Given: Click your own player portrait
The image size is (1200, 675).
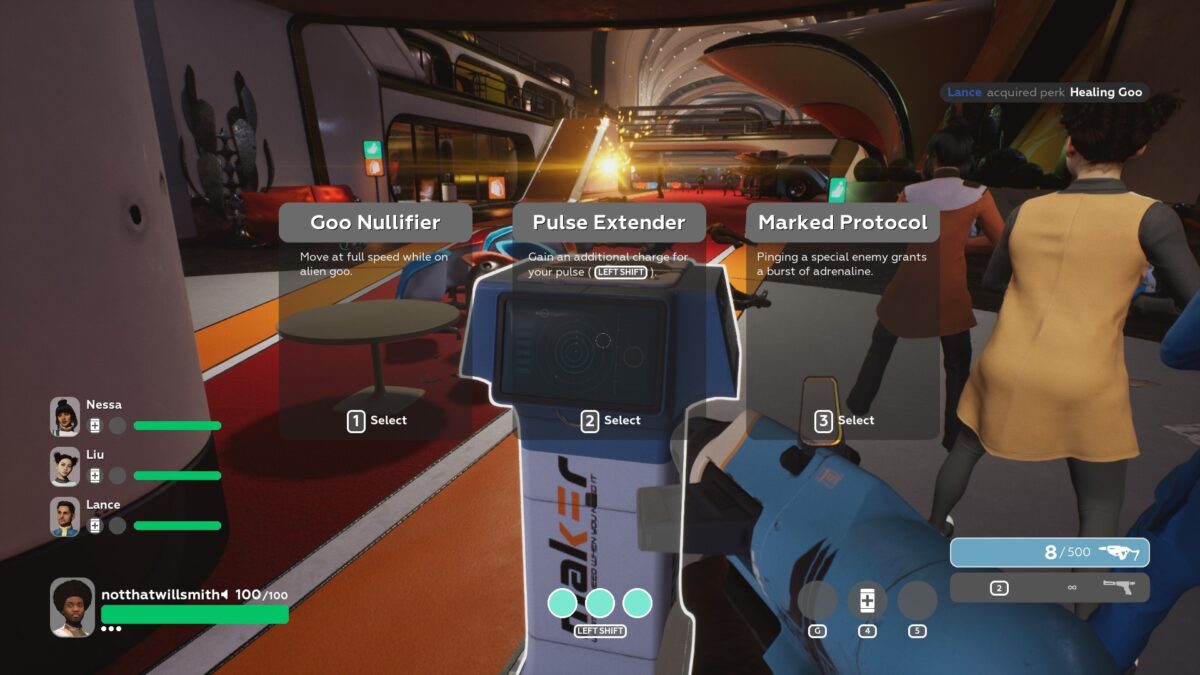Looking at the screenshot, I should click(x=73, y=607).
